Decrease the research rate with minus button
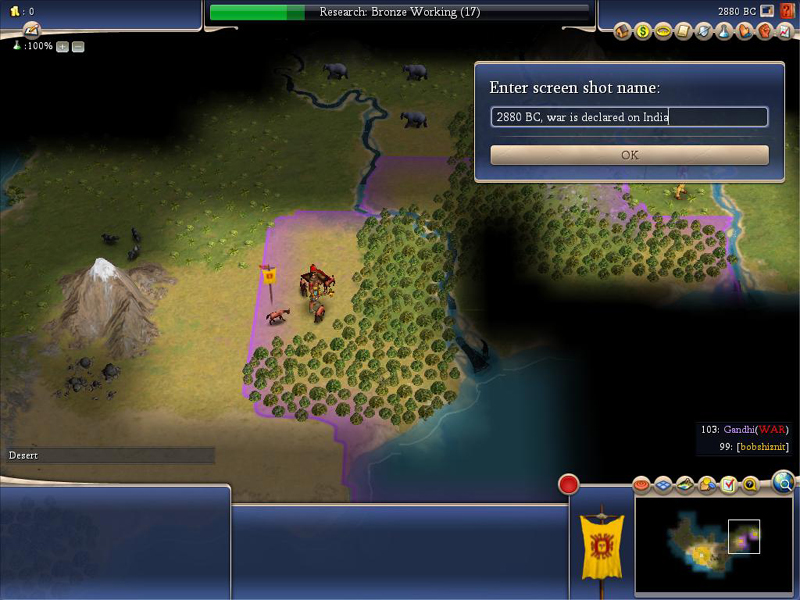This screenshot has height=600, width=800. coord(78,47)
